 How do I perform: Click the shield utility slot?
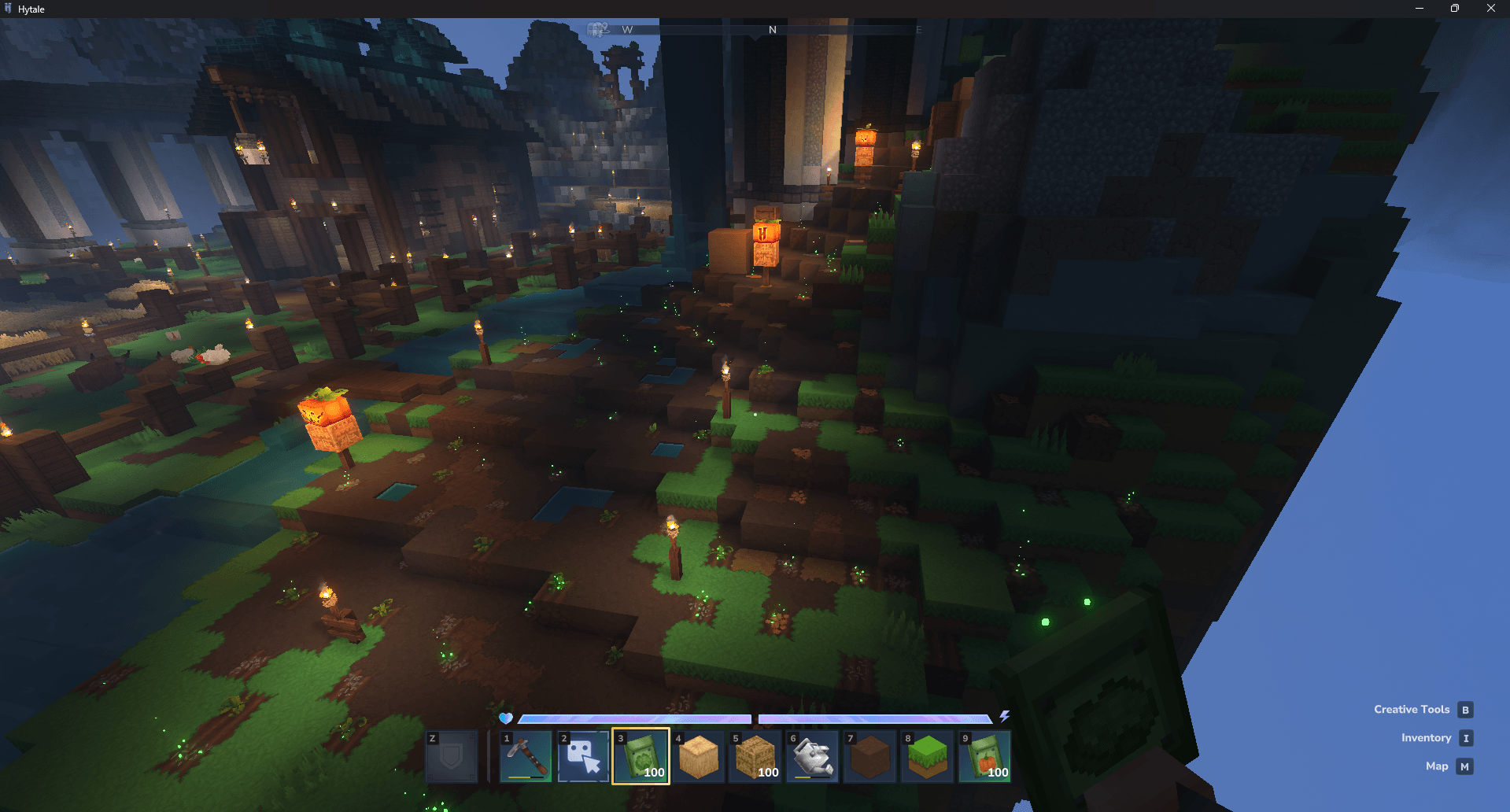point(452,756)
